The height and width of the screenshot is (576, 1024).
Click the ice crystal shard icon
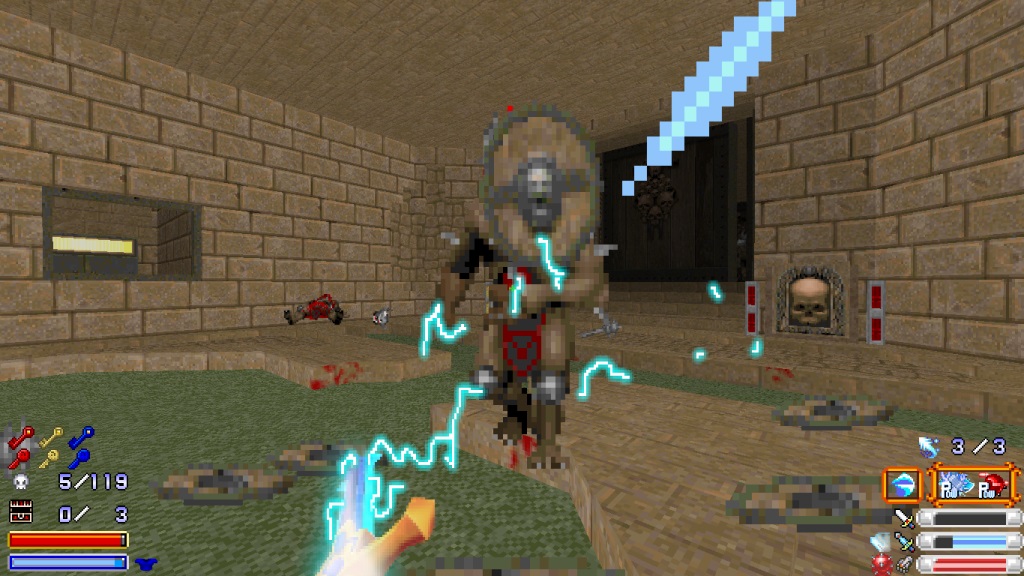tap(880, 542)
